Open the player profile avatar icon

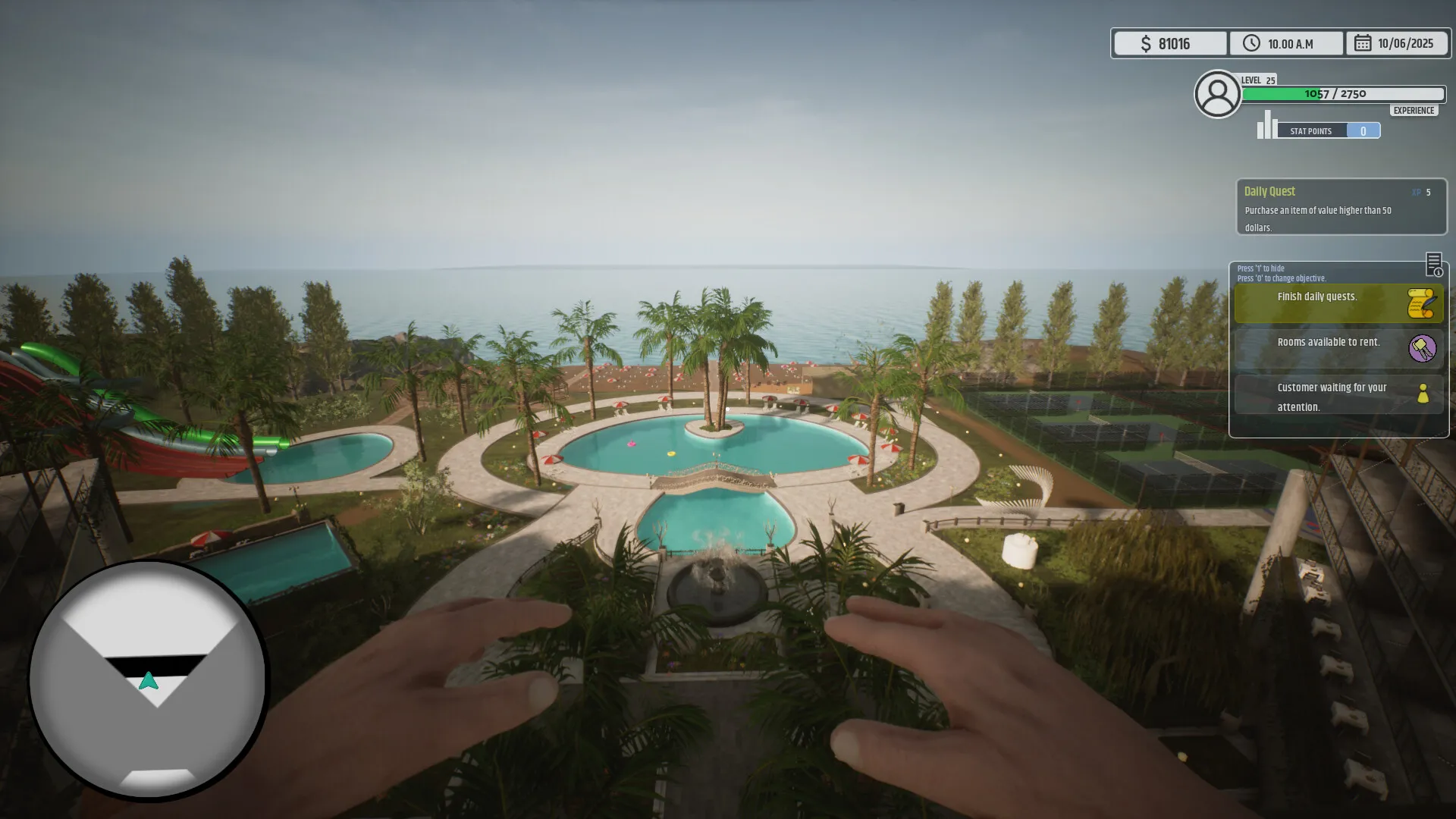tap(1217, 93)
